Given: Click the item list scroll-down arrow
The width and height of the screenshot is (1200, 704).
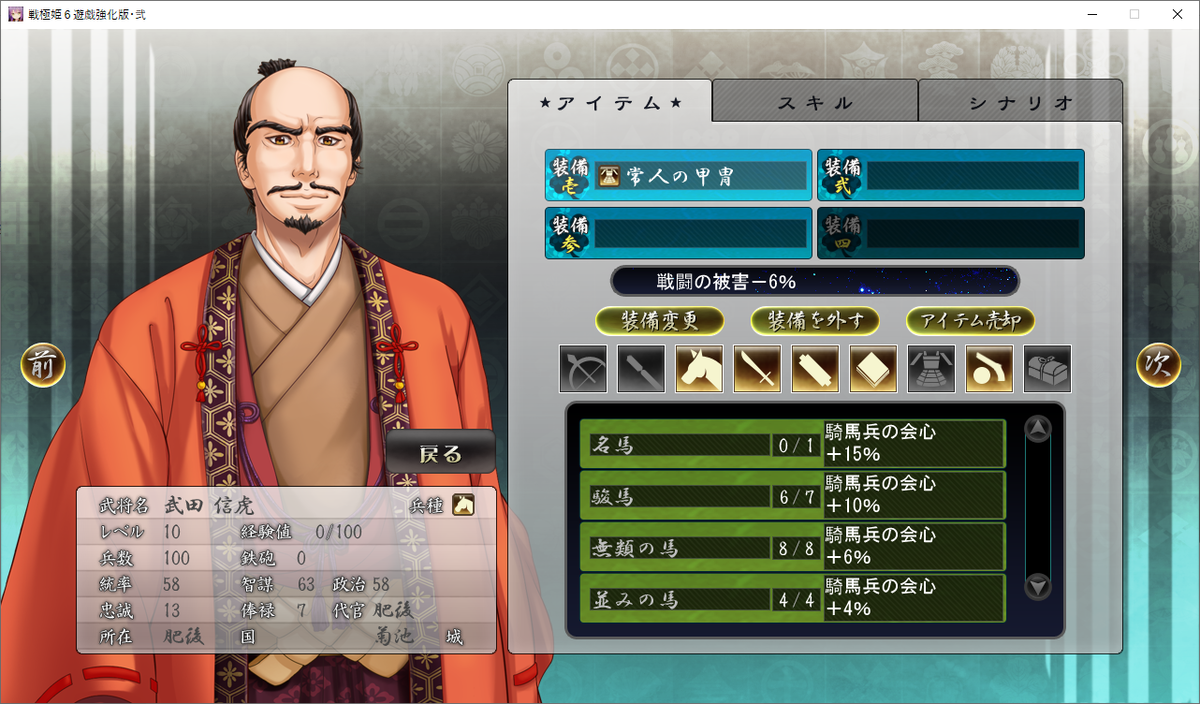Looking at the screenshot, I should coord(1038,586).
